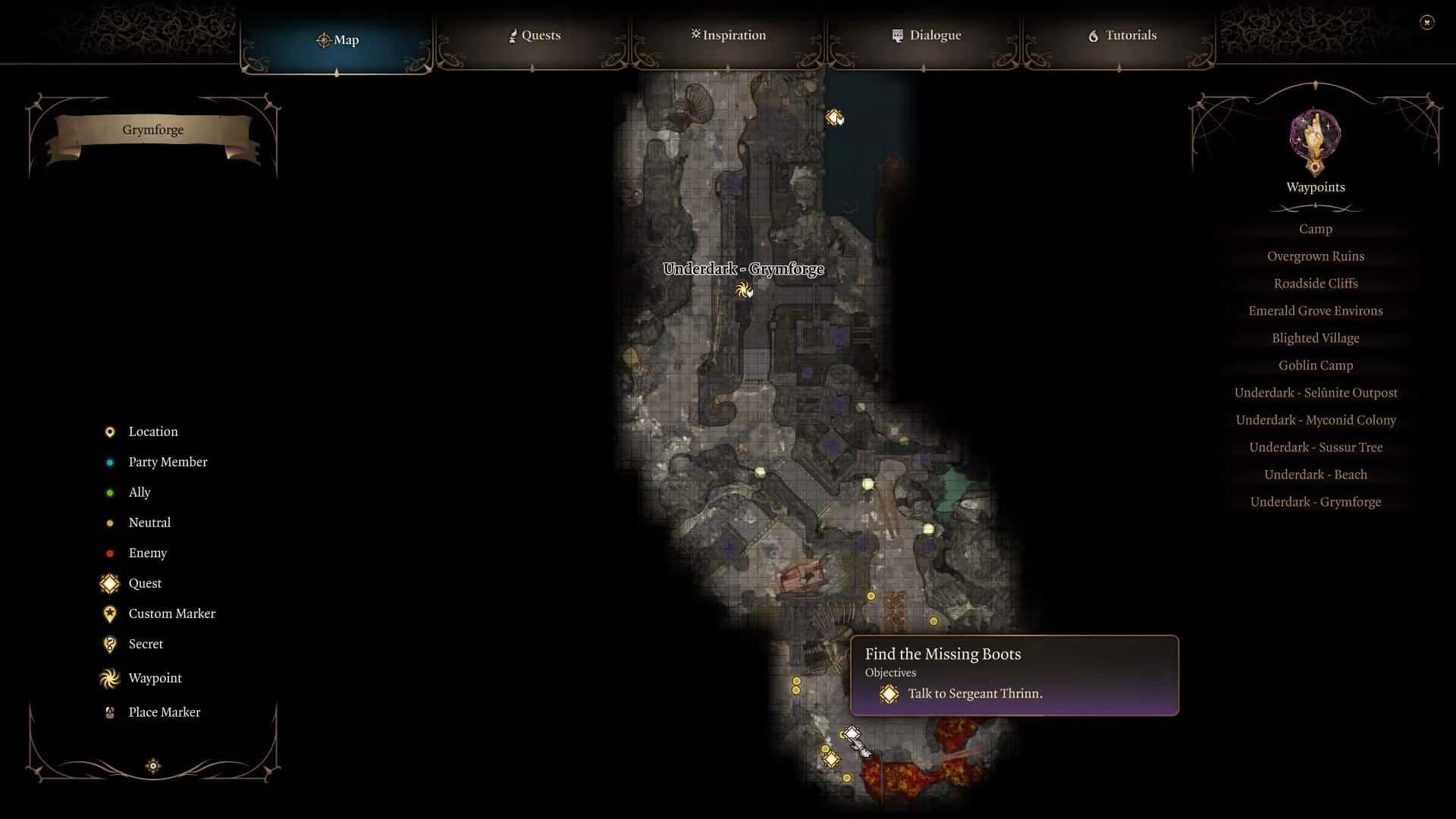The image size is (1456, 819).
Task: Travel to the Camp waypoint
Action: pyautogui.click(x=1315, y=229)
